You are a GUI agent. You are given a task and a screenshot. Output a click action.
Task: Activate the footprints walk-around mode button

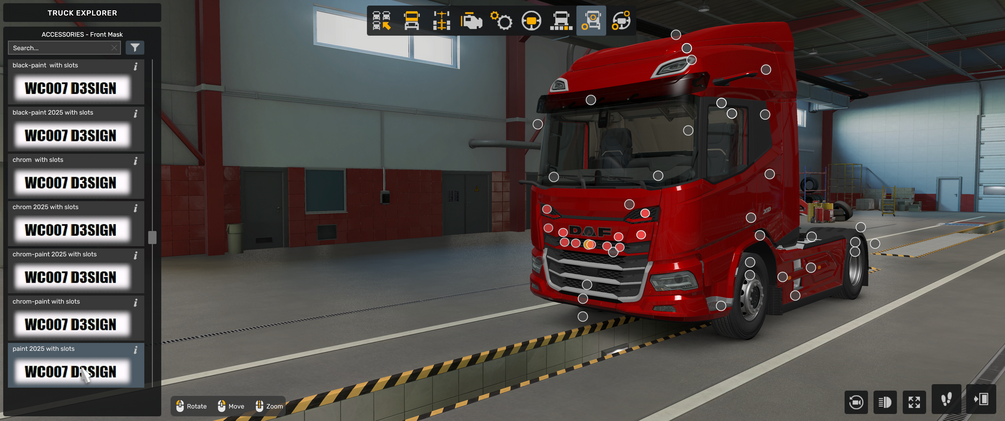(946, 399)
